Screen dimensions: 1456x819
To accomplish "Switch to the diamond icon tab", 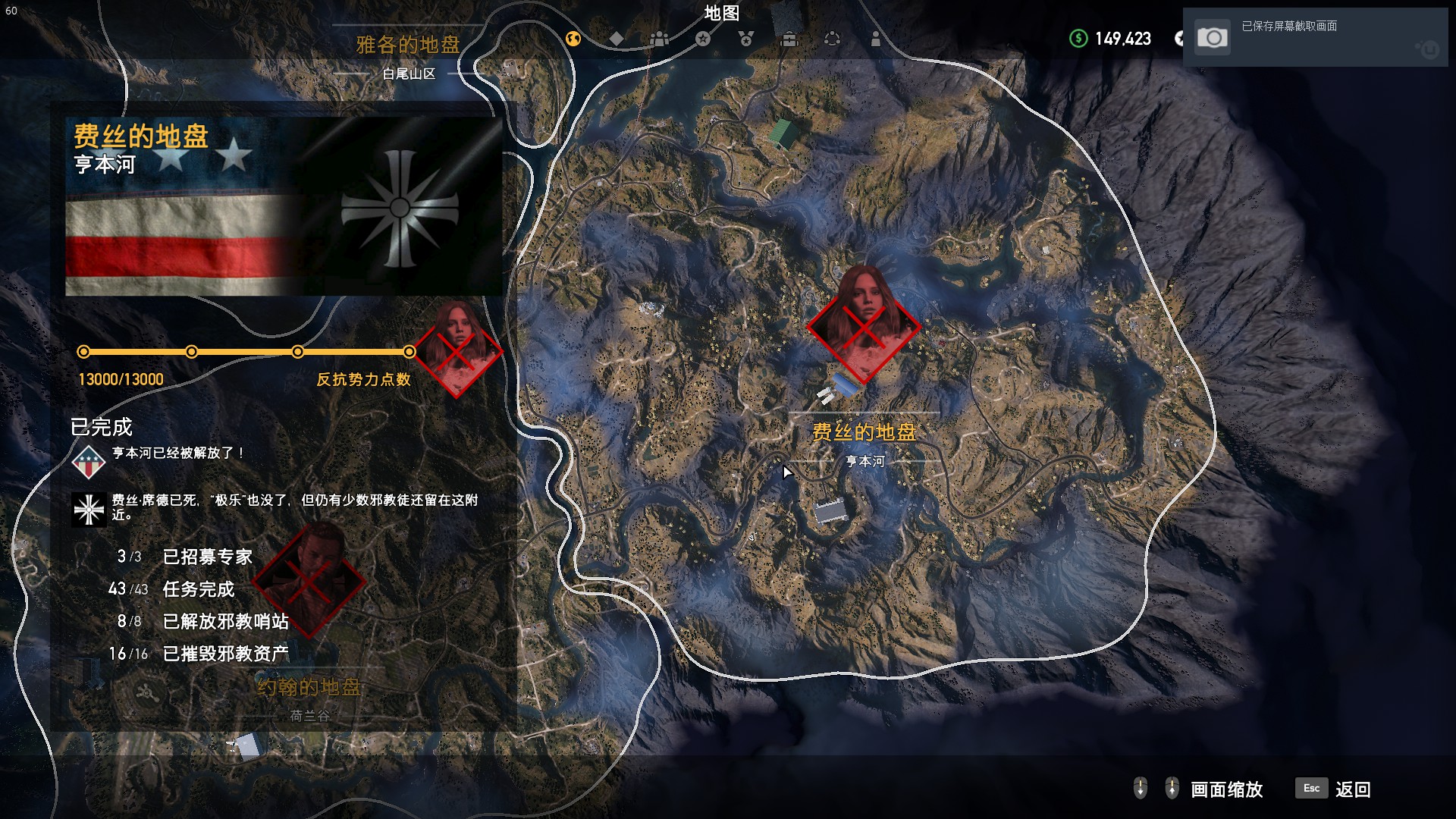I will [617, 39].
